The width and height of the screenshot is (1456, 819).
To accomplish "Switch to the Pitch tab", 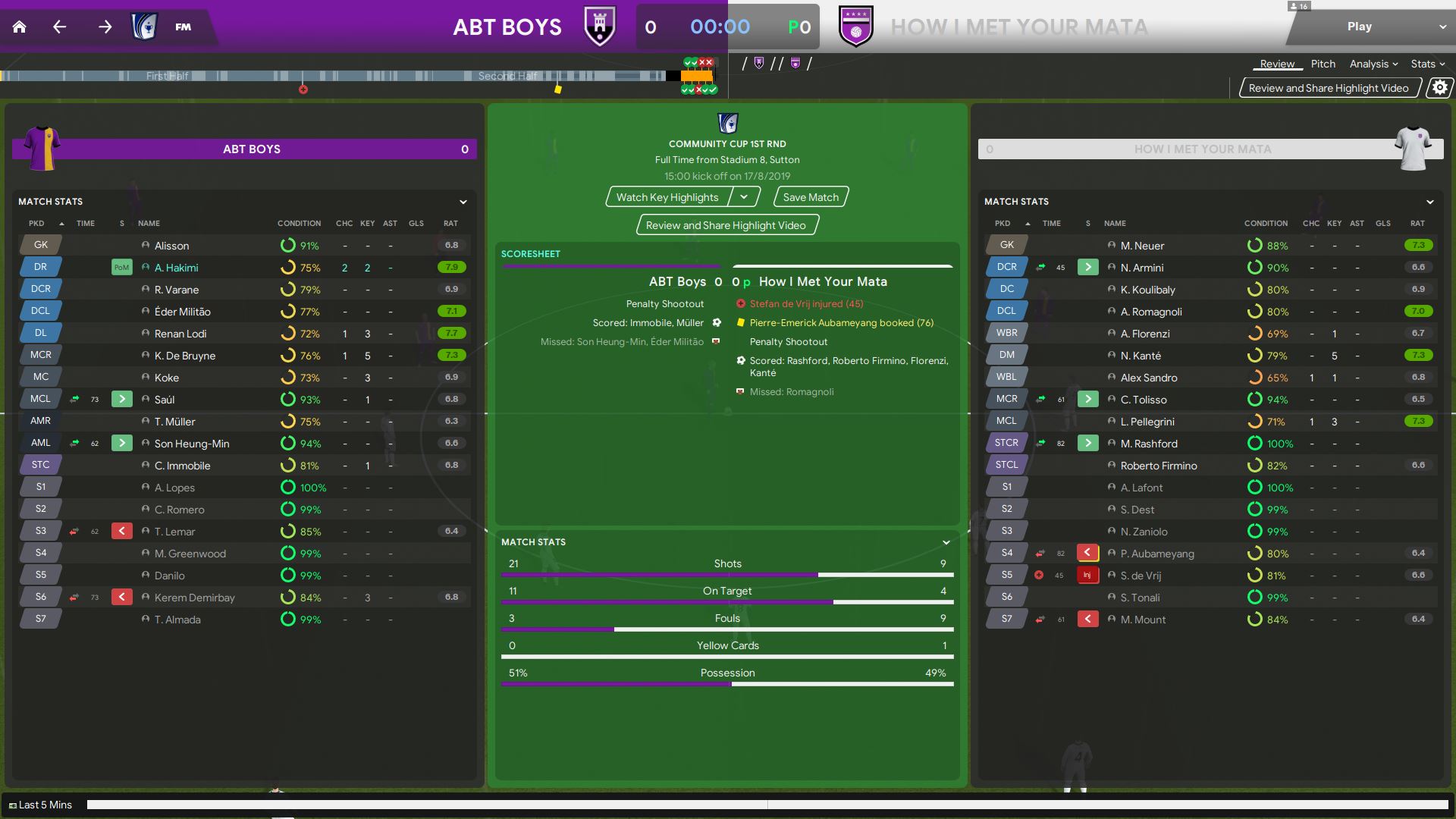I will tap(1323, 64).
